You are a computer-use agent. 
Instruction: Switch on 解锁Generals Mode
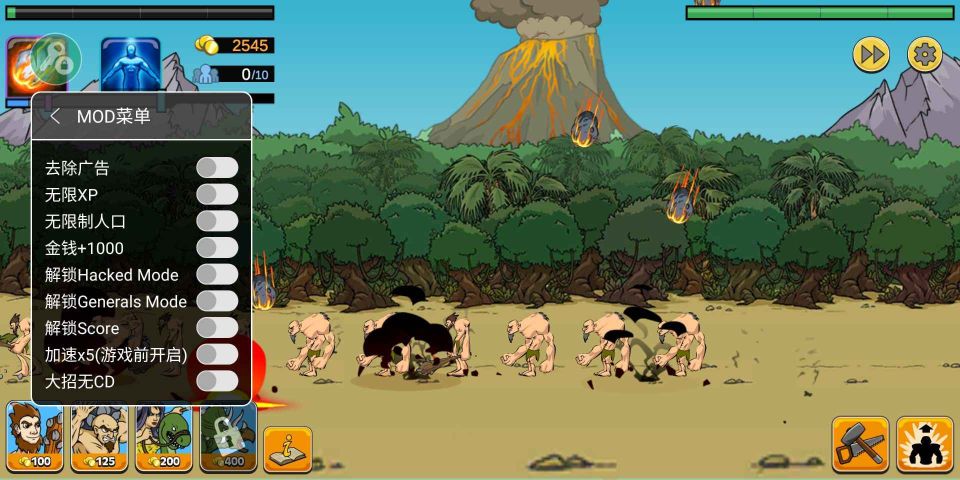coord(217,301)
